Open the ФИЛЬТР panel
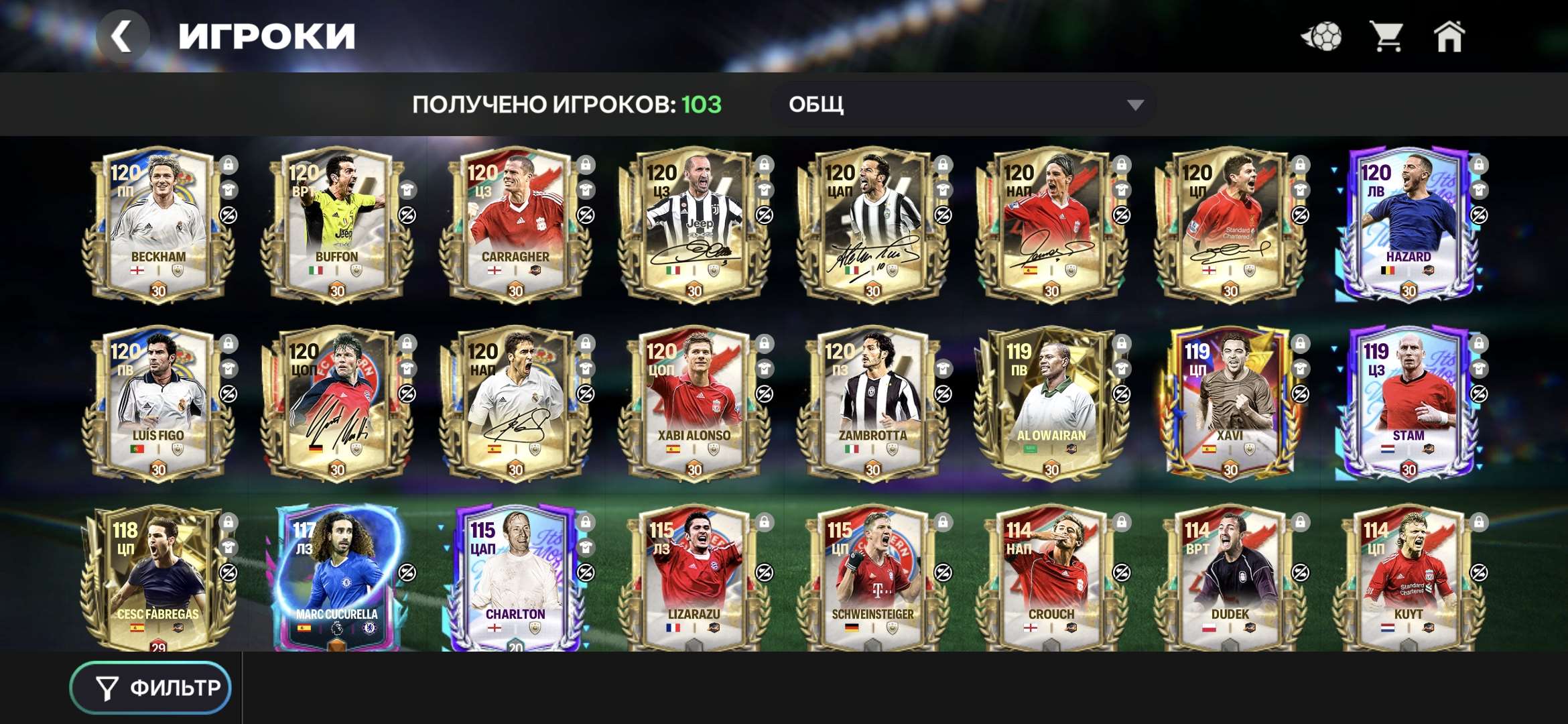Viewport: 1568px width, 724px height. 151,687
